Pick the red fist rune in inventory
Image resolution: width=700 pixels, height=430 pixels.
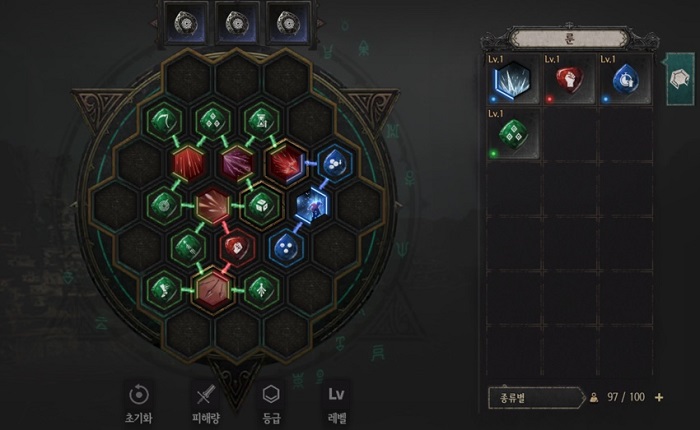pos(568,81)
